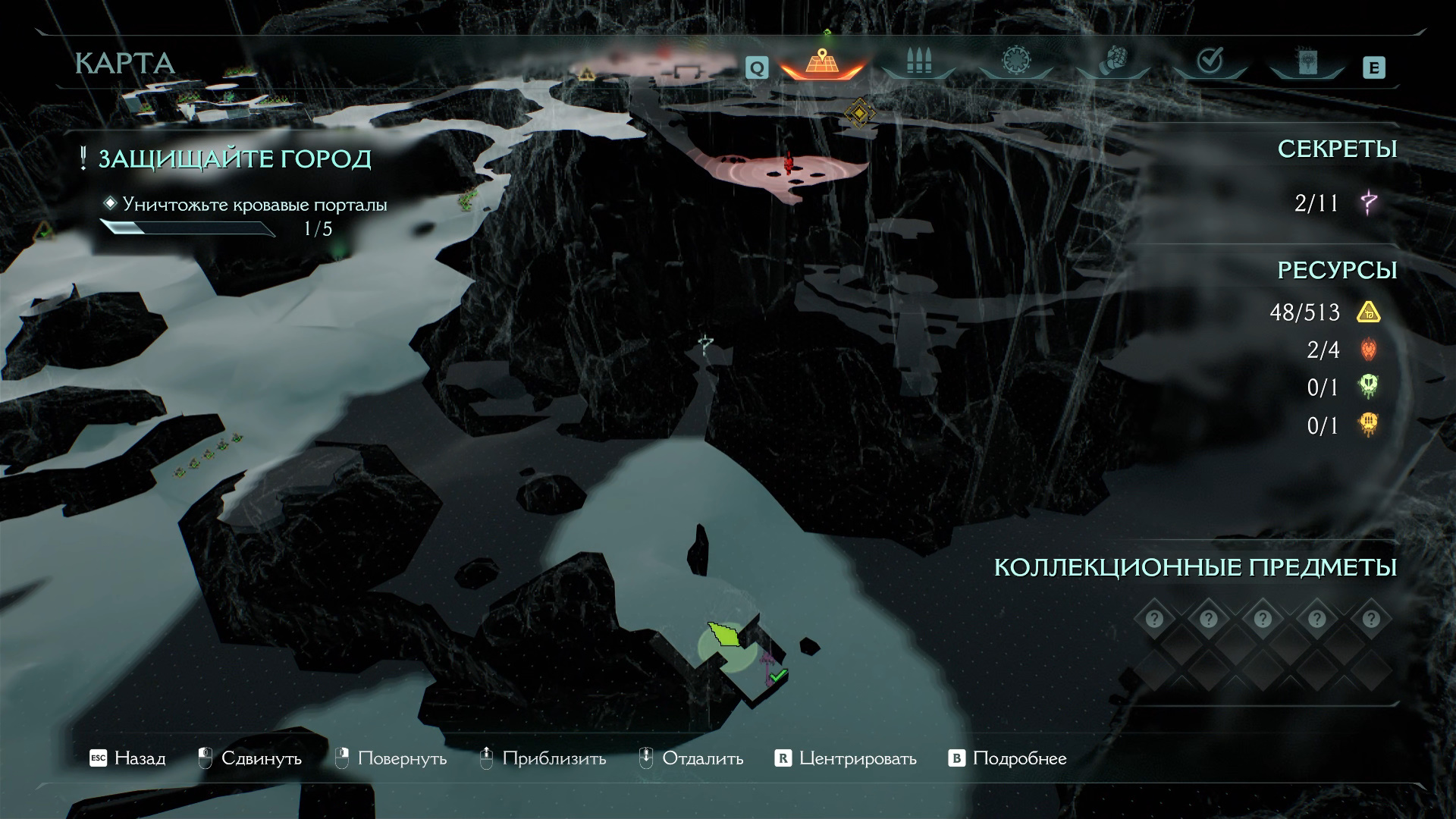Click the red demon marker on the map
The width and height of the screenshot is (1456, 819).
coord(789,162)
